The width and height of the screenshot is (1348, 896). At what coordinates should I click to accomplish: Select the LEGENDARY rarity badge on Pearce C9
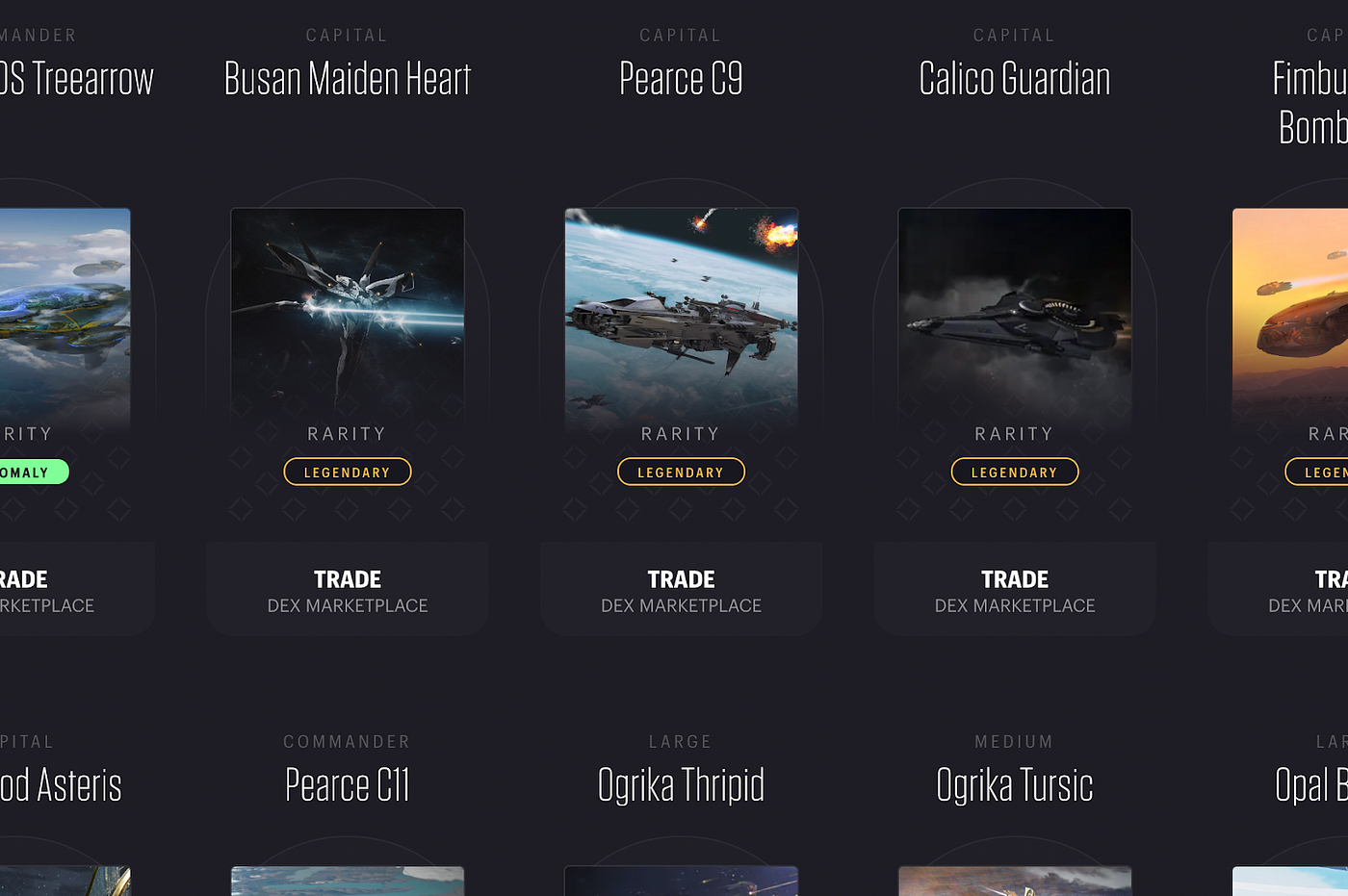681,472
